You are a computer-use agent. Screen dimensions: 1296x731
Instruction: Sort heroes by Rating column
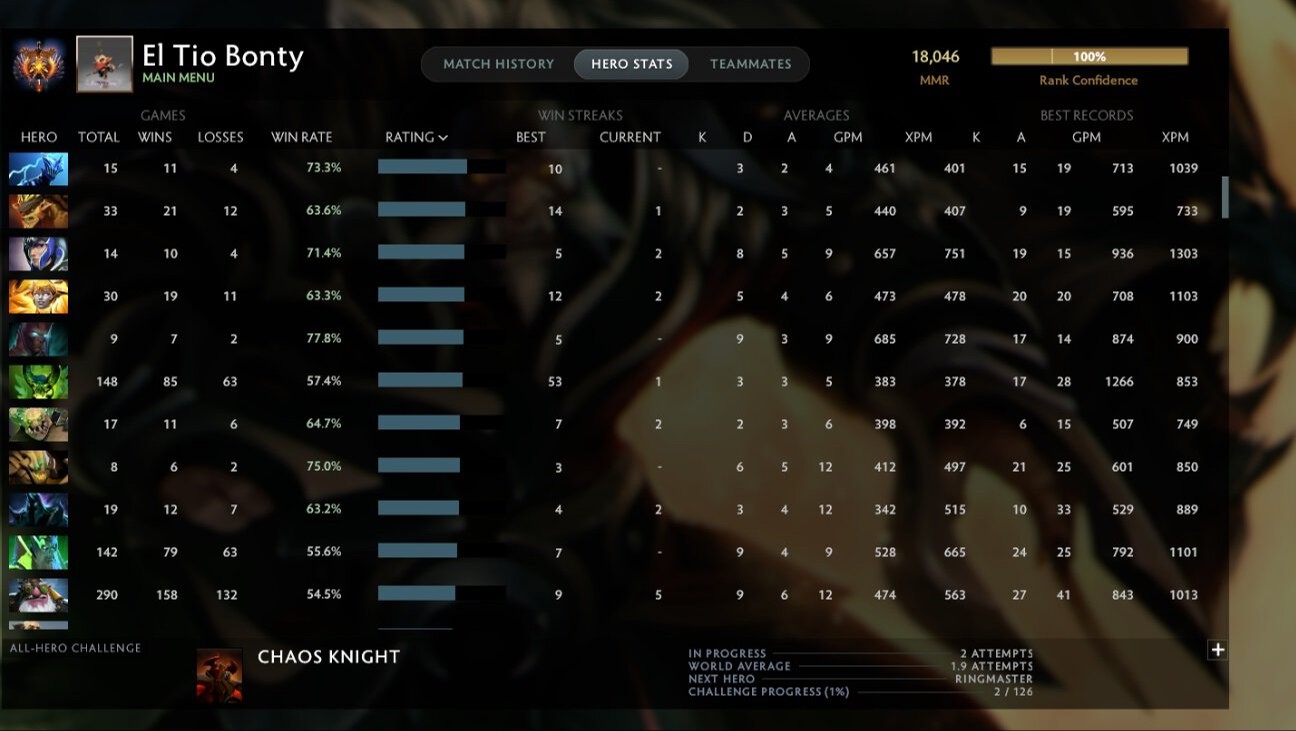tap(416, 137)
